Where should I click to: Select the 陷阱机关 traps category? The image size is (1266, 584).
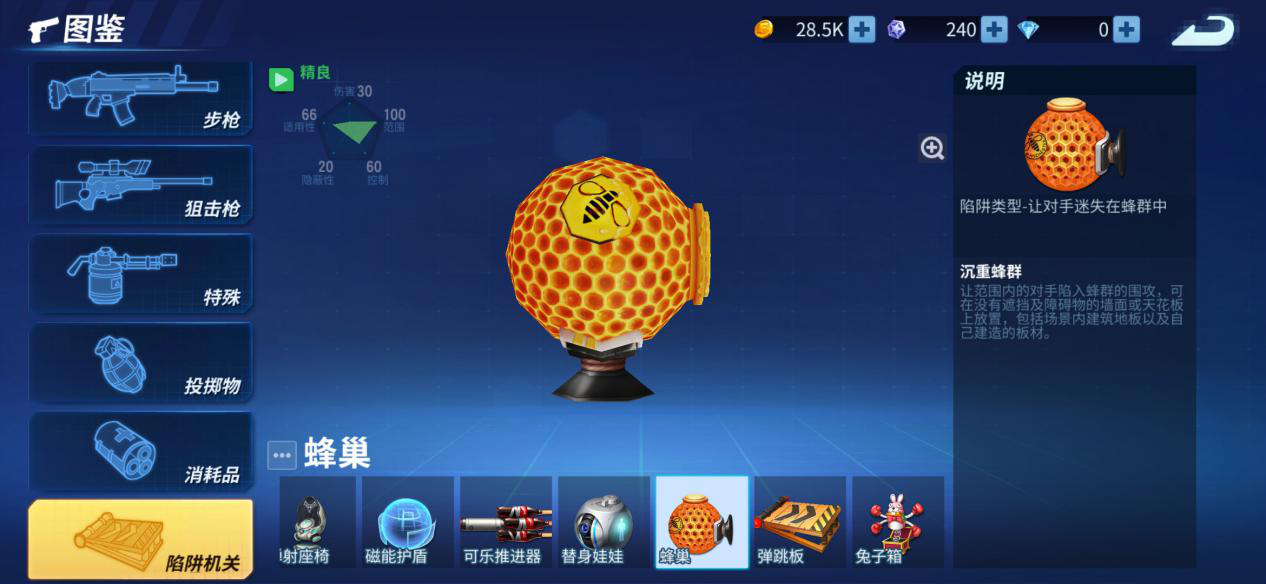(x=140, y=540)
